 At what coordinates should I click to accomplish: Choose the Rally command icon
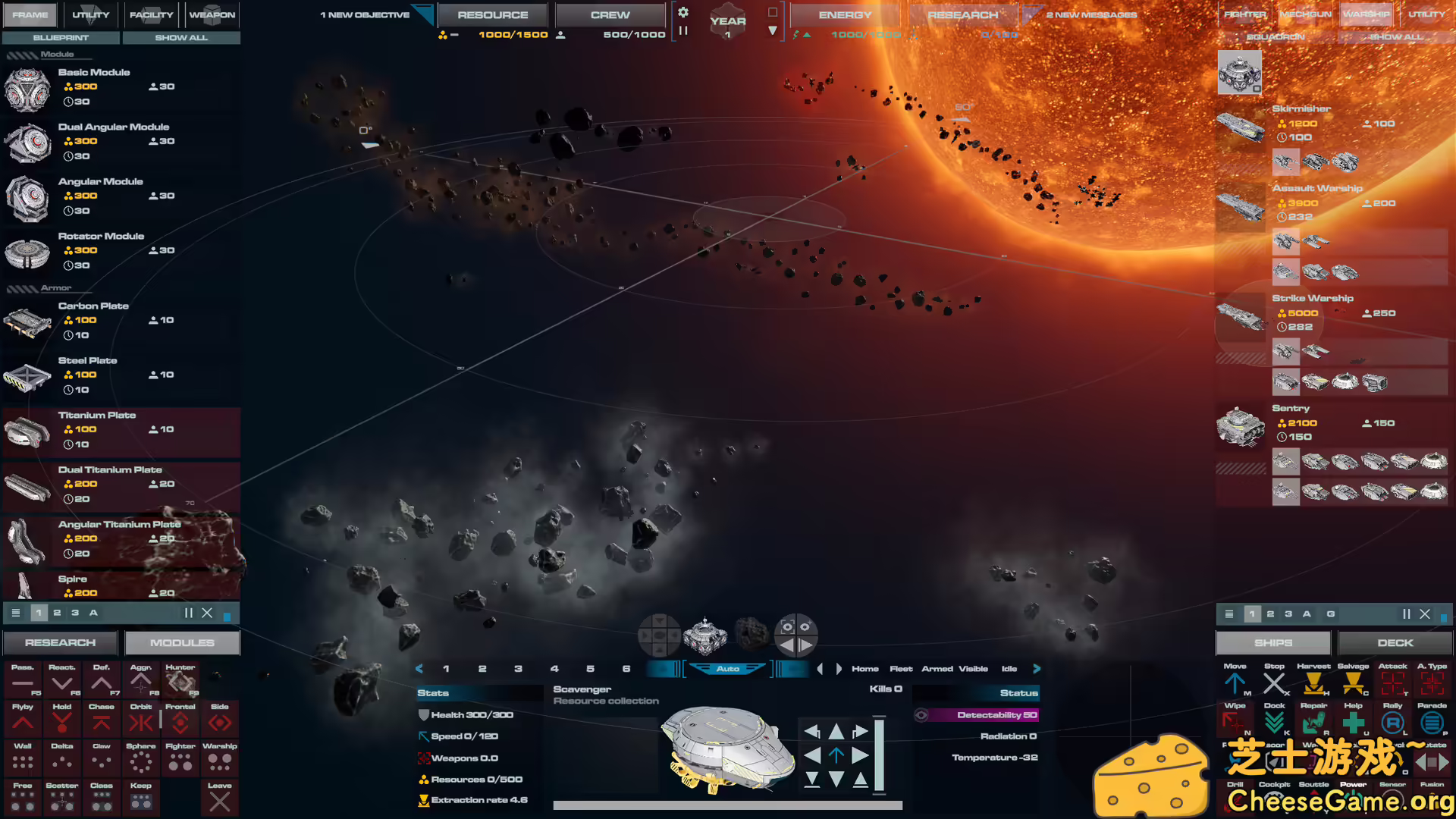tap(1393, 722)
